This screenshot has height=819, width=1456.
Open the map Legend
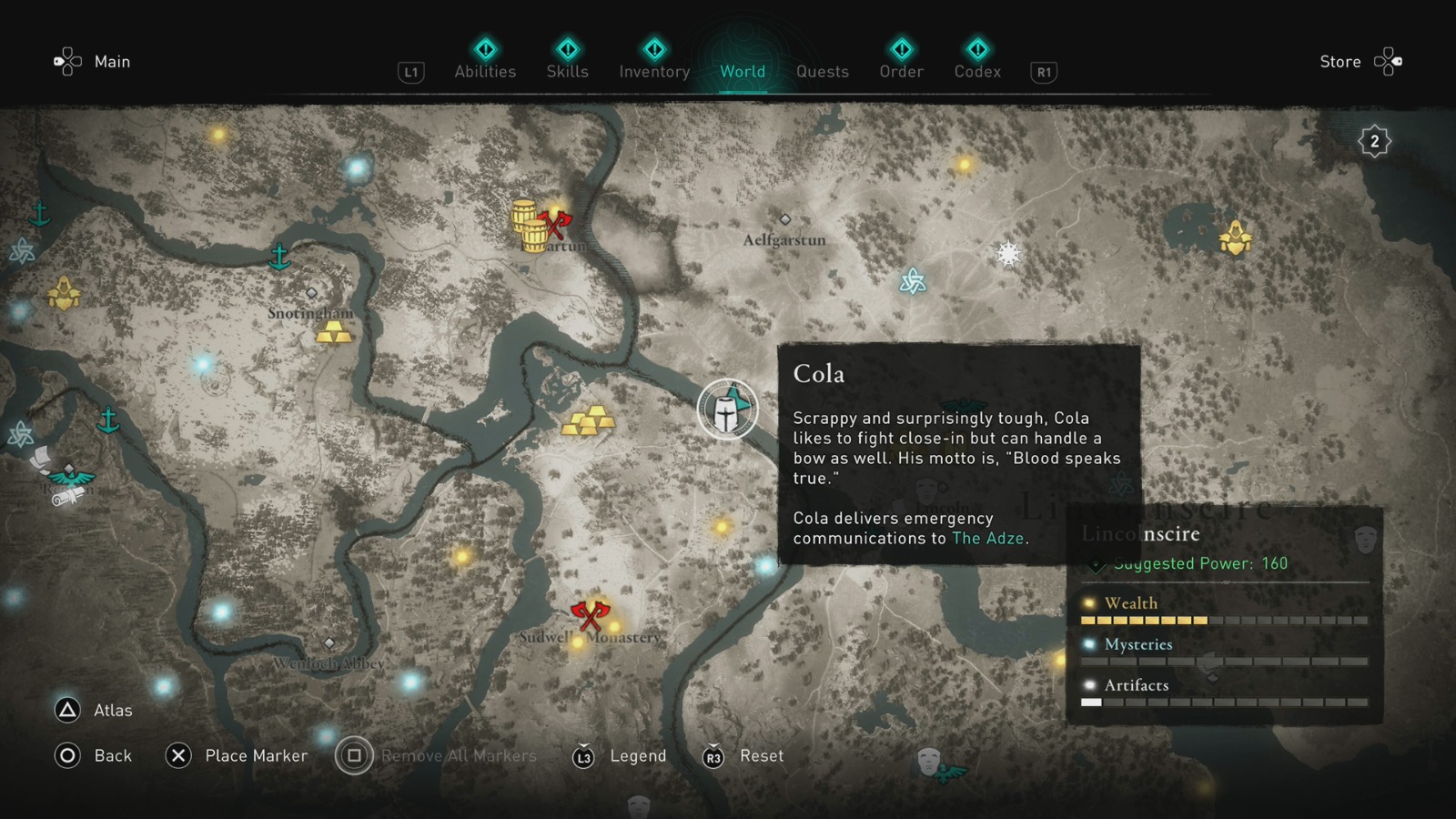(x=637, y=755)
